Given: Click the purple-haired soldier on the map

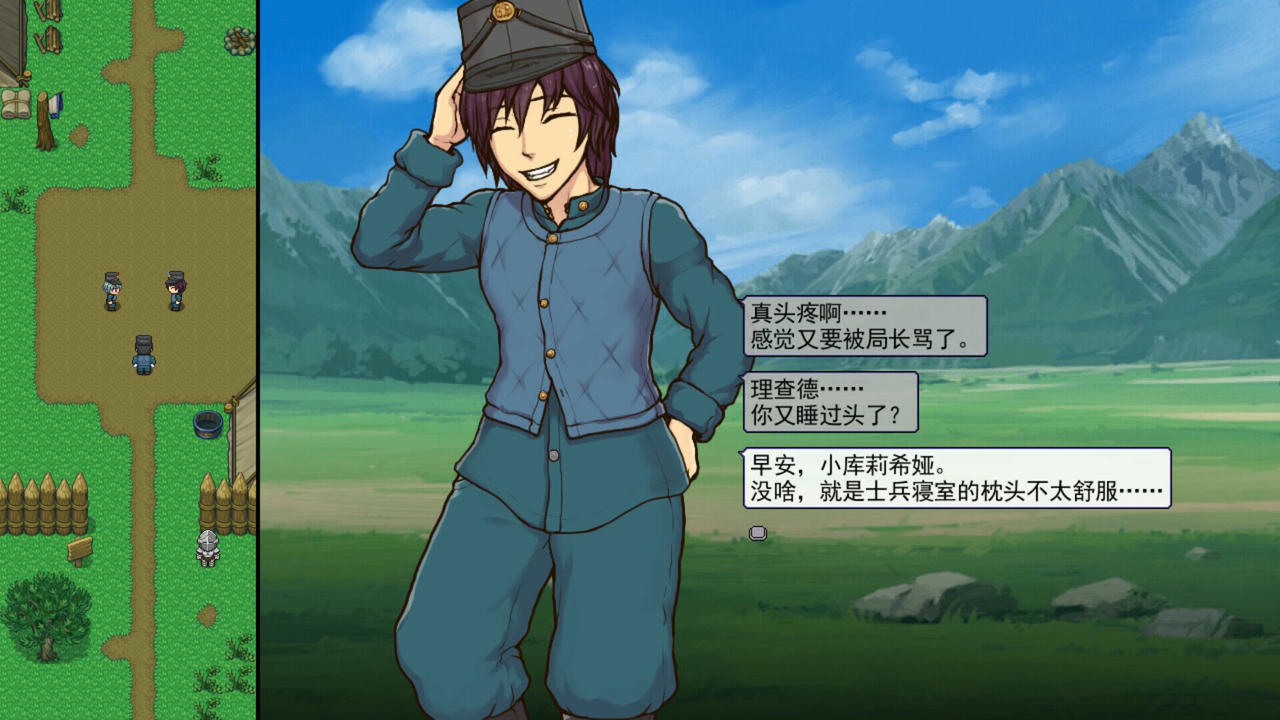Looking at the screenshot, I should (x=178, y=290).
